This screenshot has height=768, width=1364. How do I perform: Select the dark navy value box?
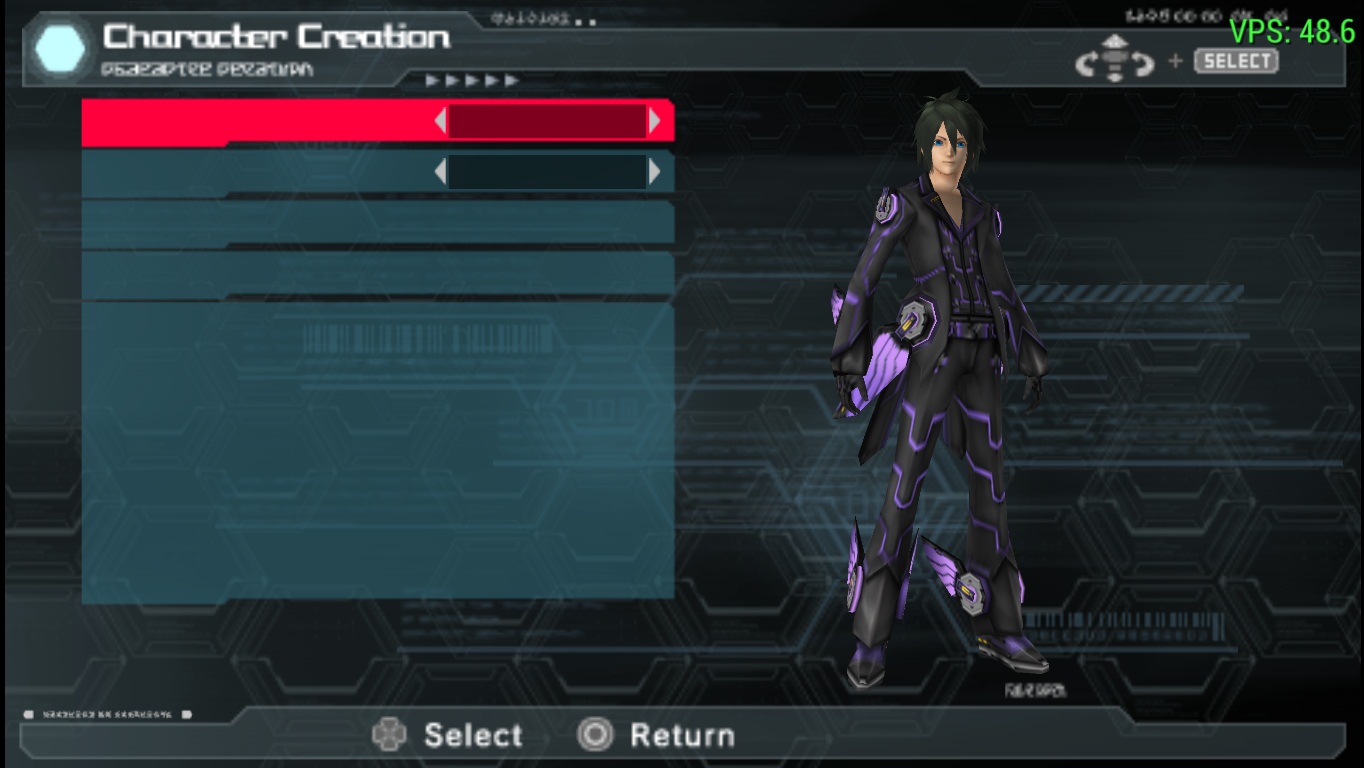pos(547,172)
